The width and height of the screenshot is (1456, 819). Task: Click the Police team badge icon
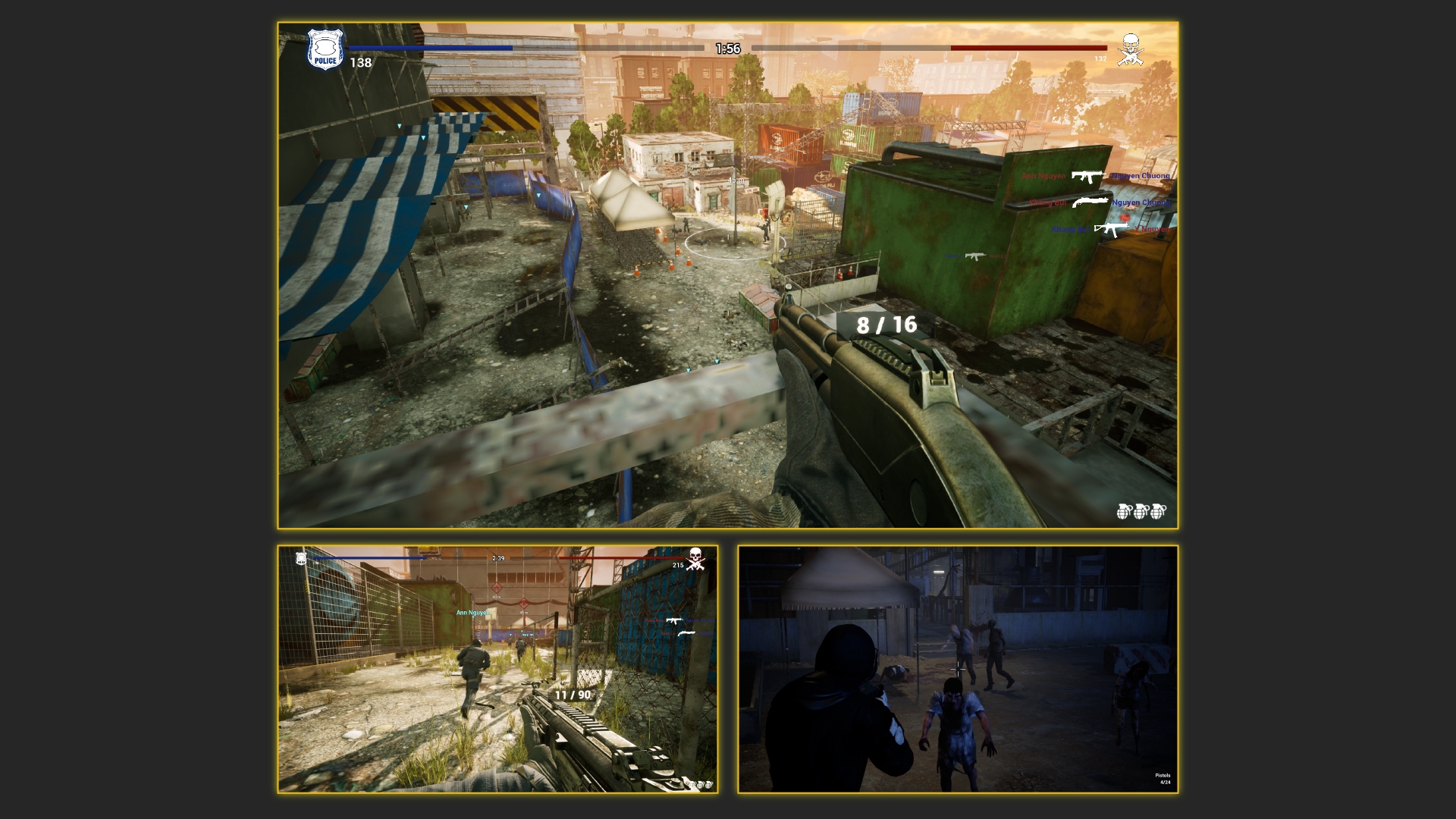coord(325,50)
